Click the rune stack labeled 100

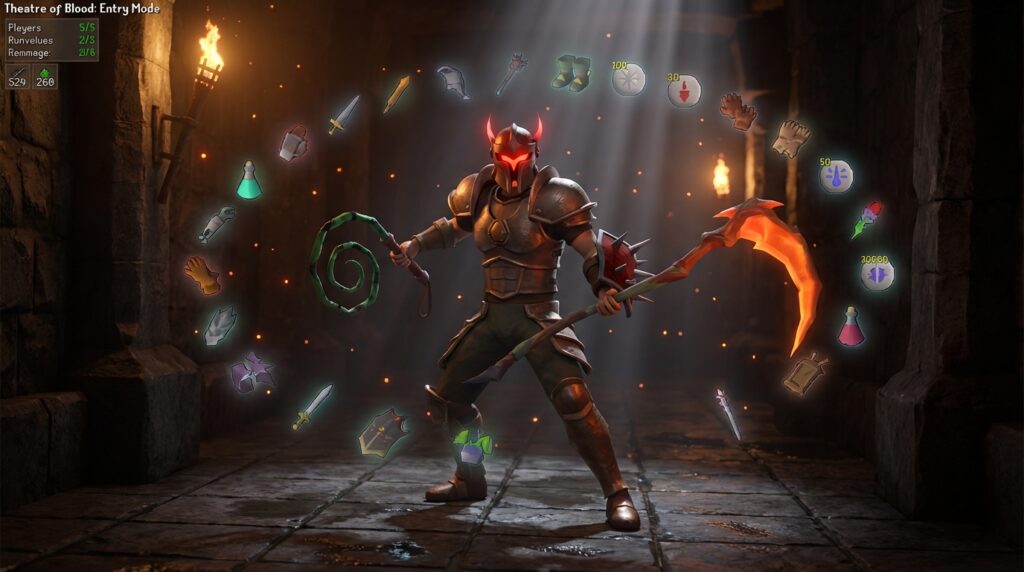628,79
